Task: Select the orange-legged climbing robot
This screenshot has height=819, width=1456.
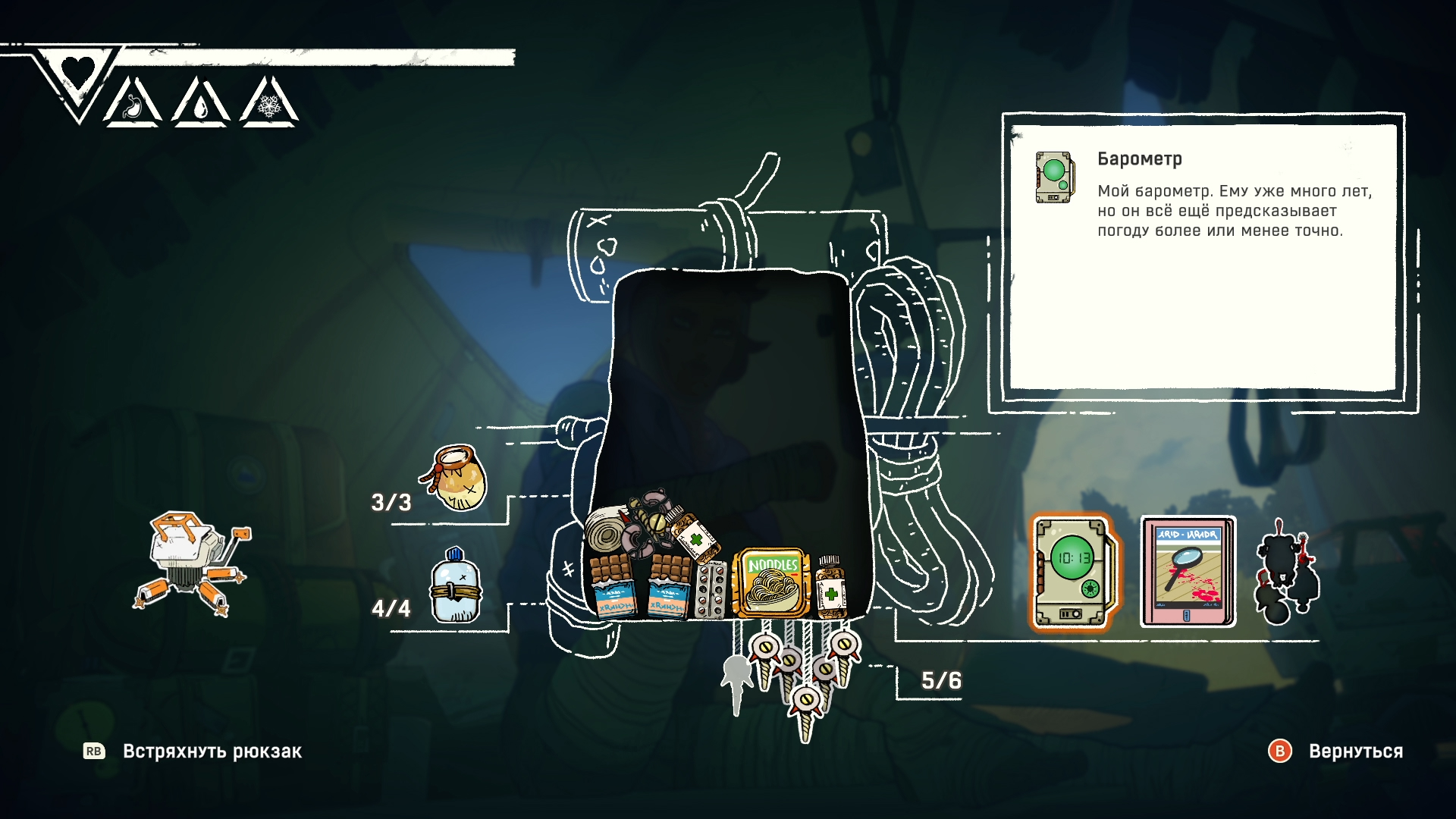Action: point(192,561)
